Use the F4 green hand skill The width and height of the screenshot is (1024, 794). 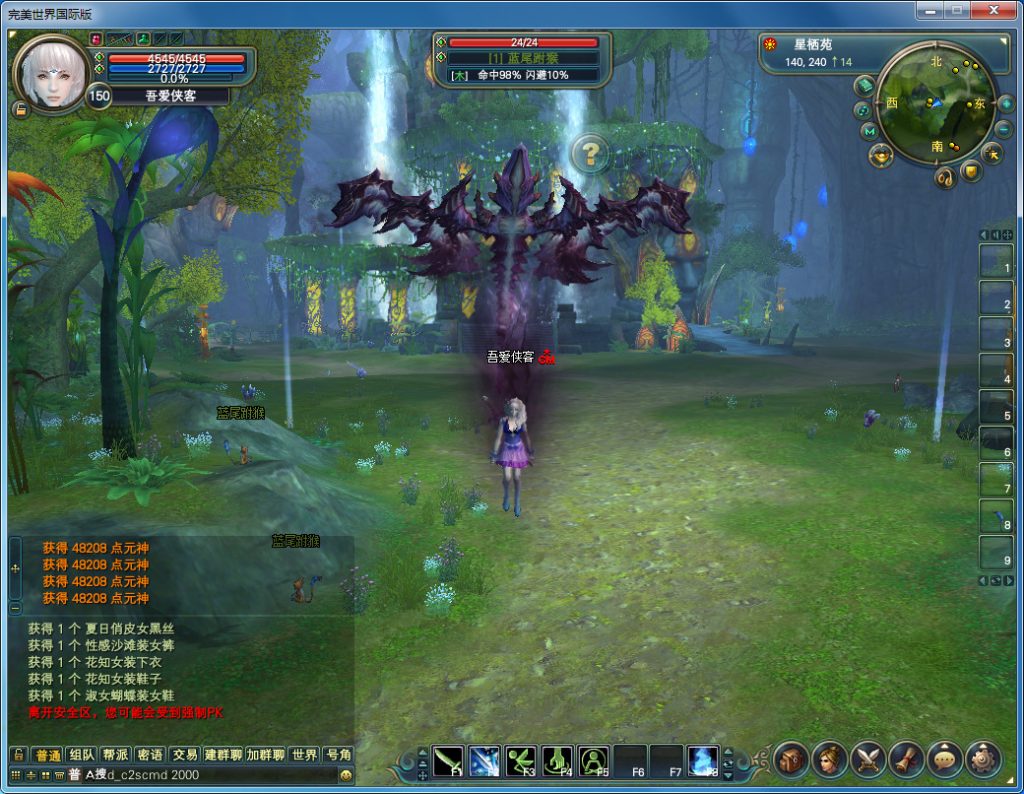click(558, 761)
